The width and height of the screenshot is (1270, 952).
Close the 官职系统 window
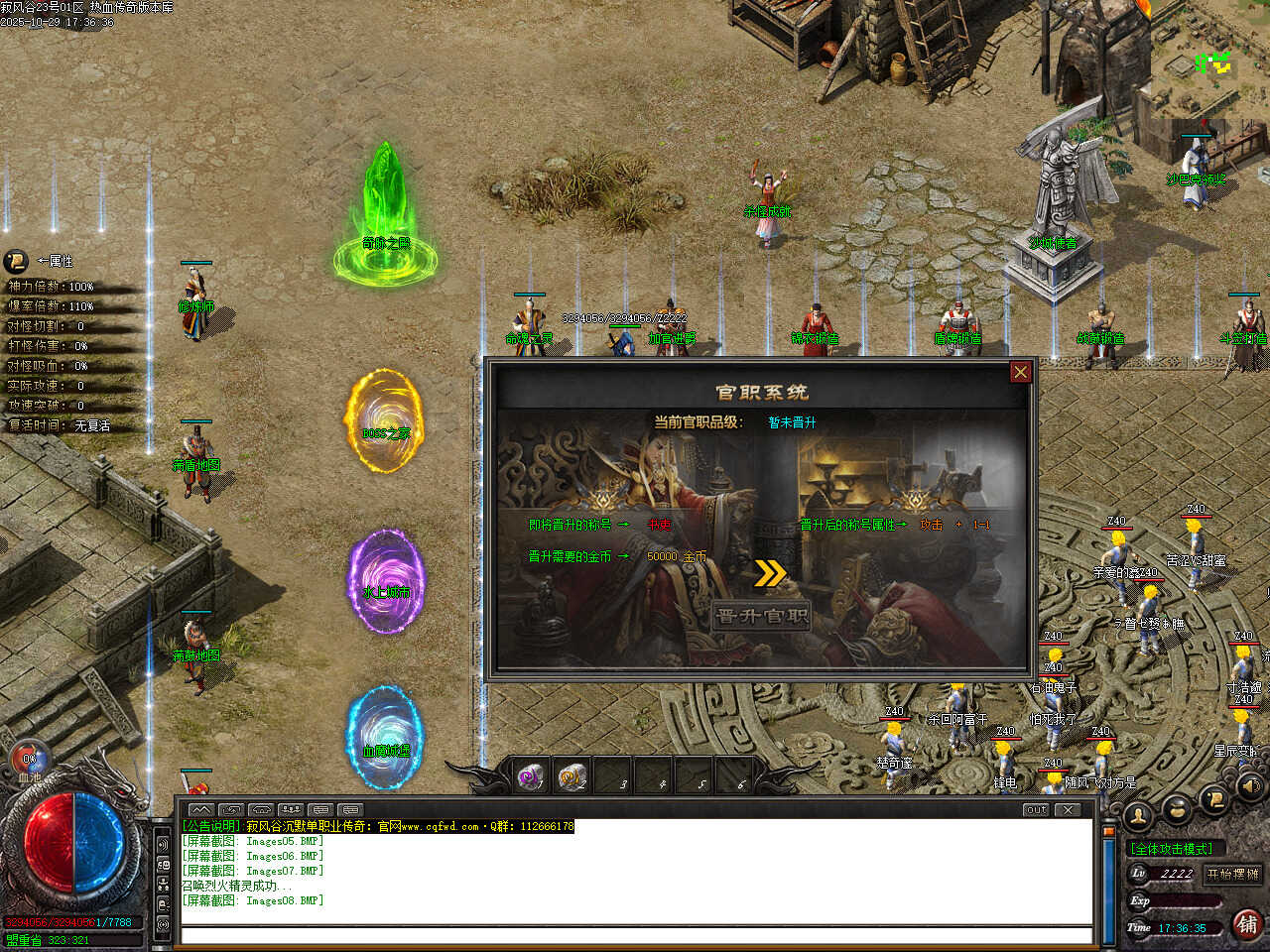click(1020, 372)
